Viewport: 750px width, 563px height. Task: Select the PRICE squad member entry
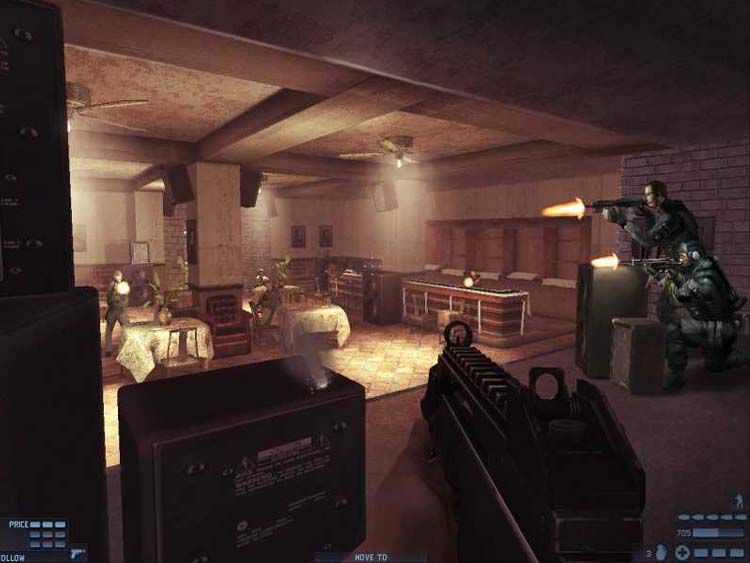pyautogui.click(x=19, y=524)
